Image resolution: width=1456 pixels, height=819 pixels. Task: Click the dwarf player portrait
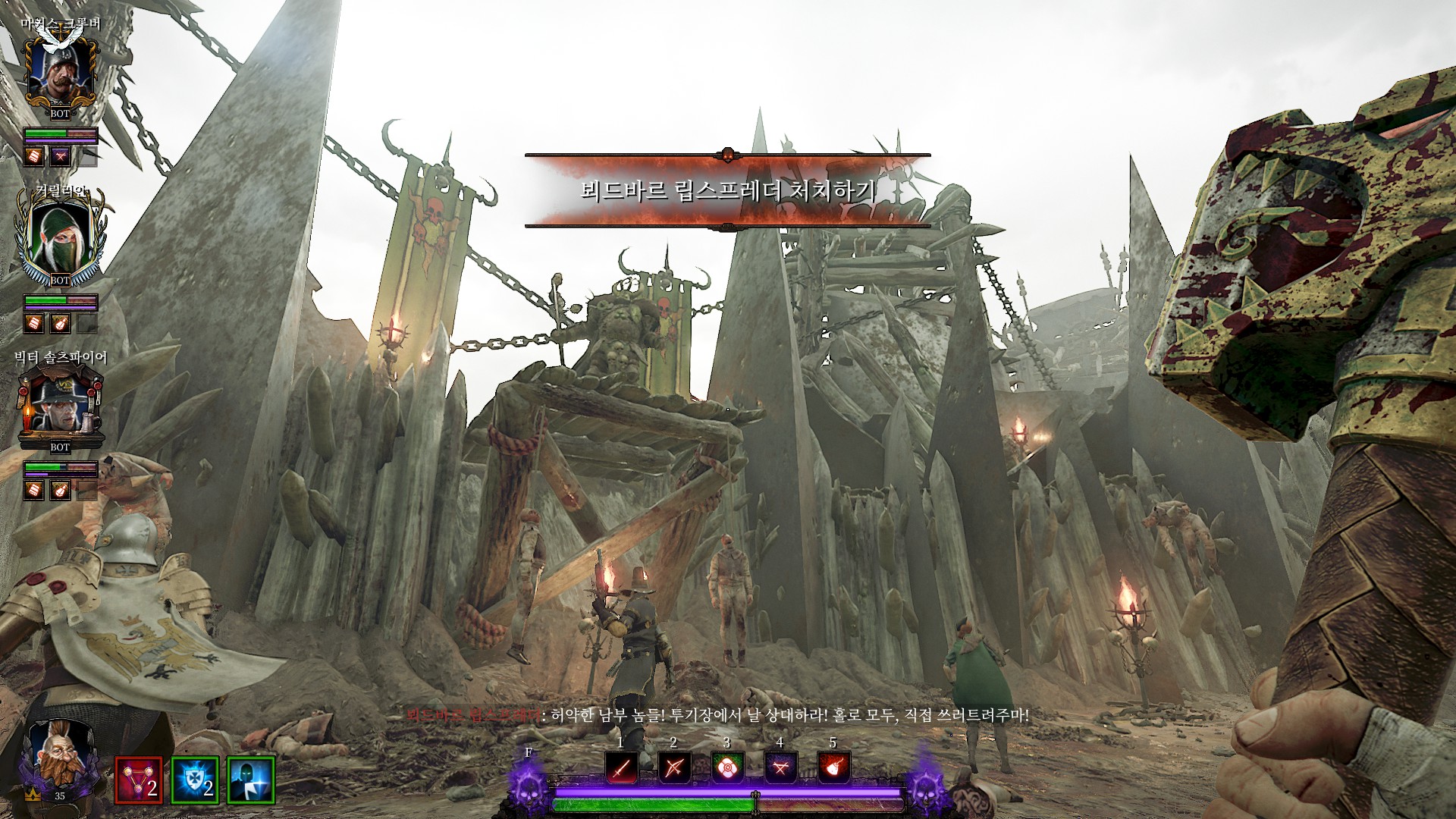pos(59,755)
